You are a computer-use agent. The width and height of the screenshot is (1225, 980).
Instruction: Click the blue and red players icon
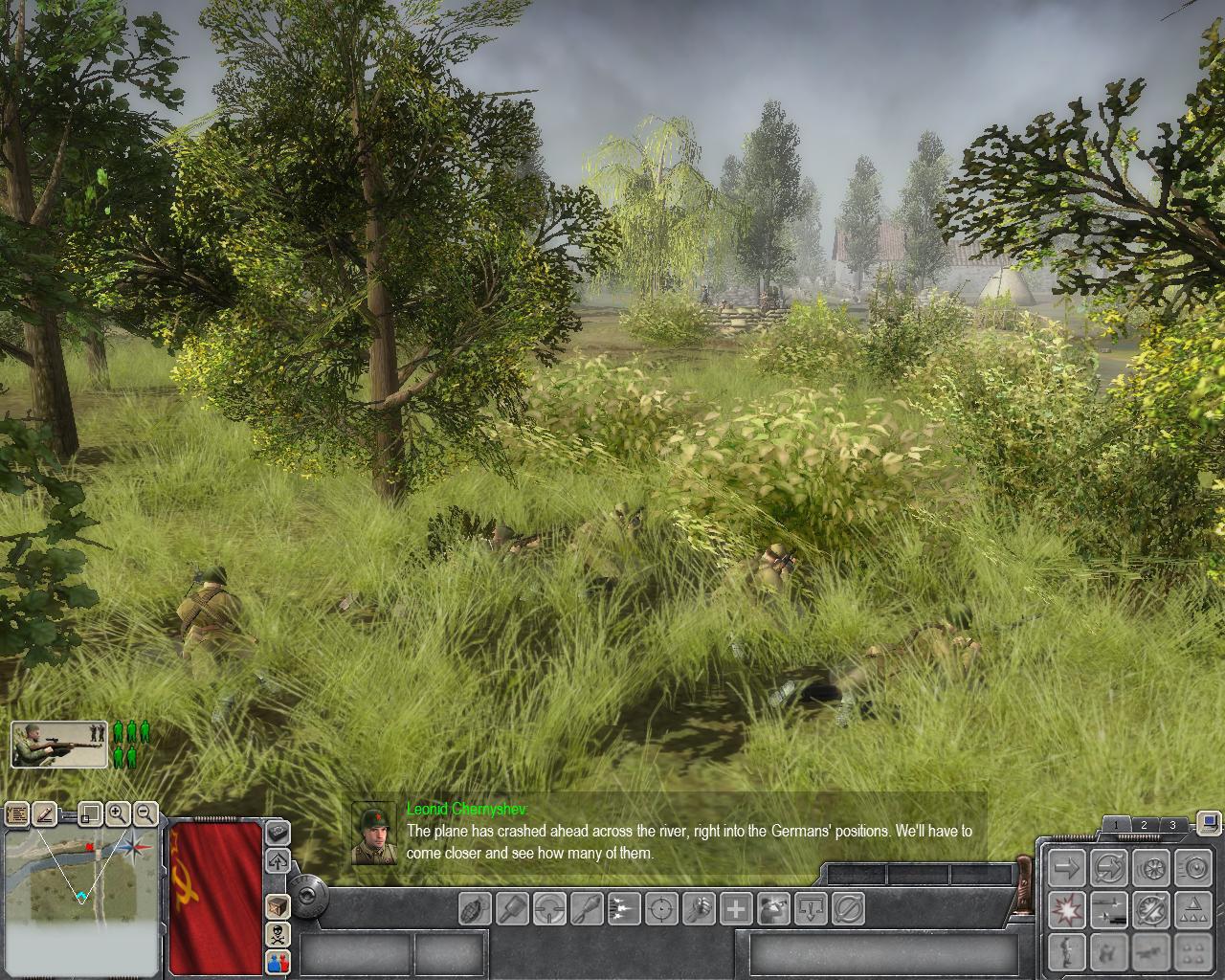pos(278,962)
